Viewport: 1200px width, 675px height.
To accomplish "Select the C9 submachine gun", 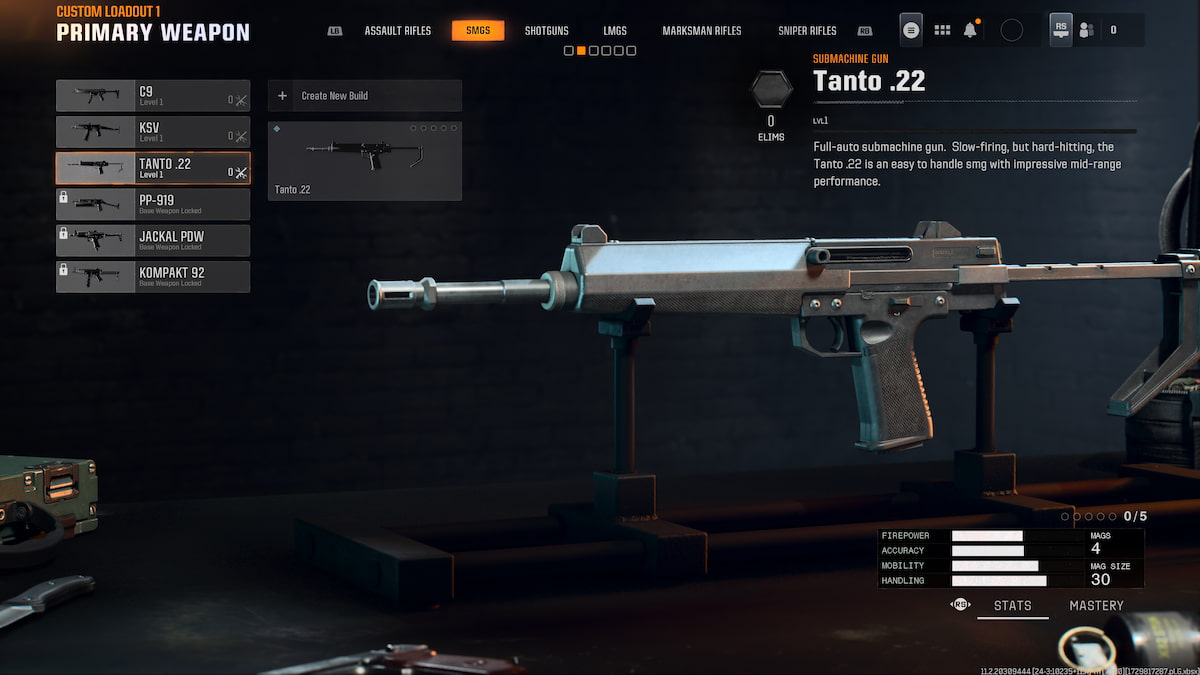I will coord(153,96).
